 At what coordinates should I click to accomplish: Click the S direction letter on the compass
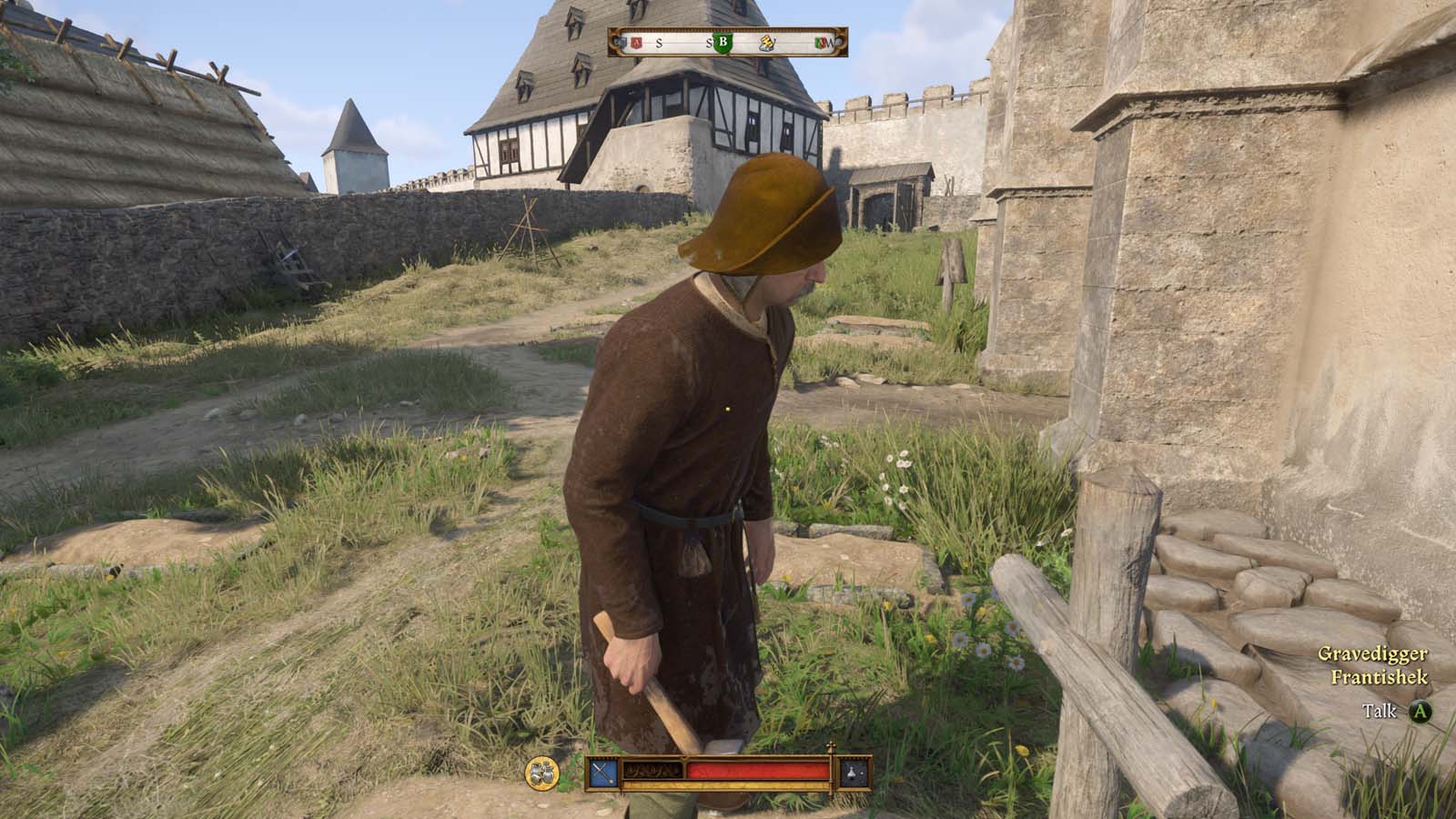click(659, 44)
